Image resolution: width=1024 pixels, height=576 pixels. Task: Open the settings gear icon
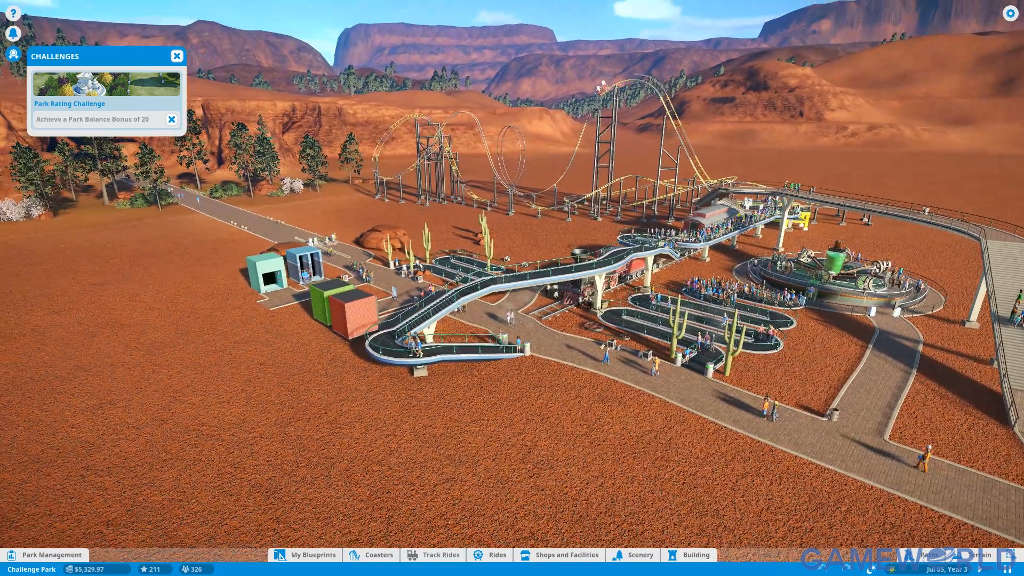click(1010, 13)
